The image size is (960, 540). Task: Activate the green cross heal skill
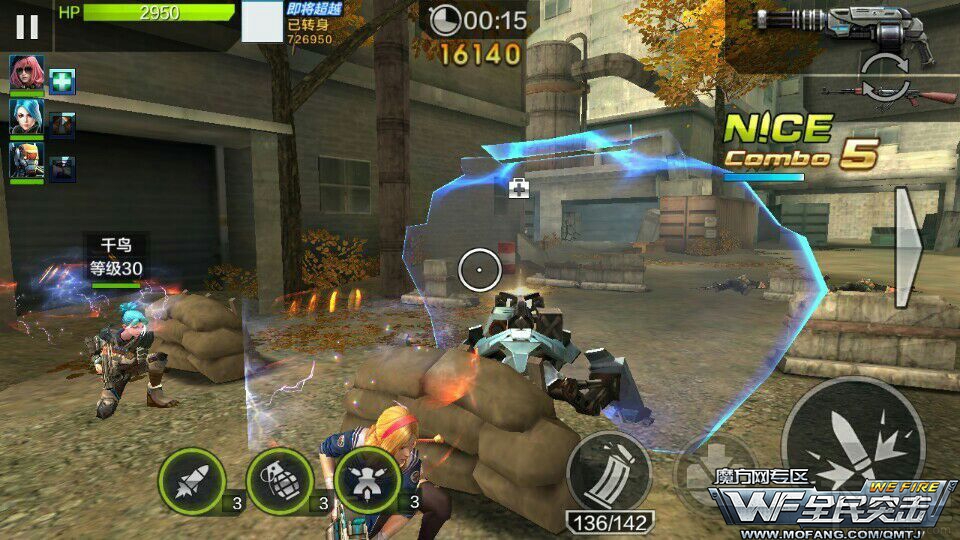[63, 81]
